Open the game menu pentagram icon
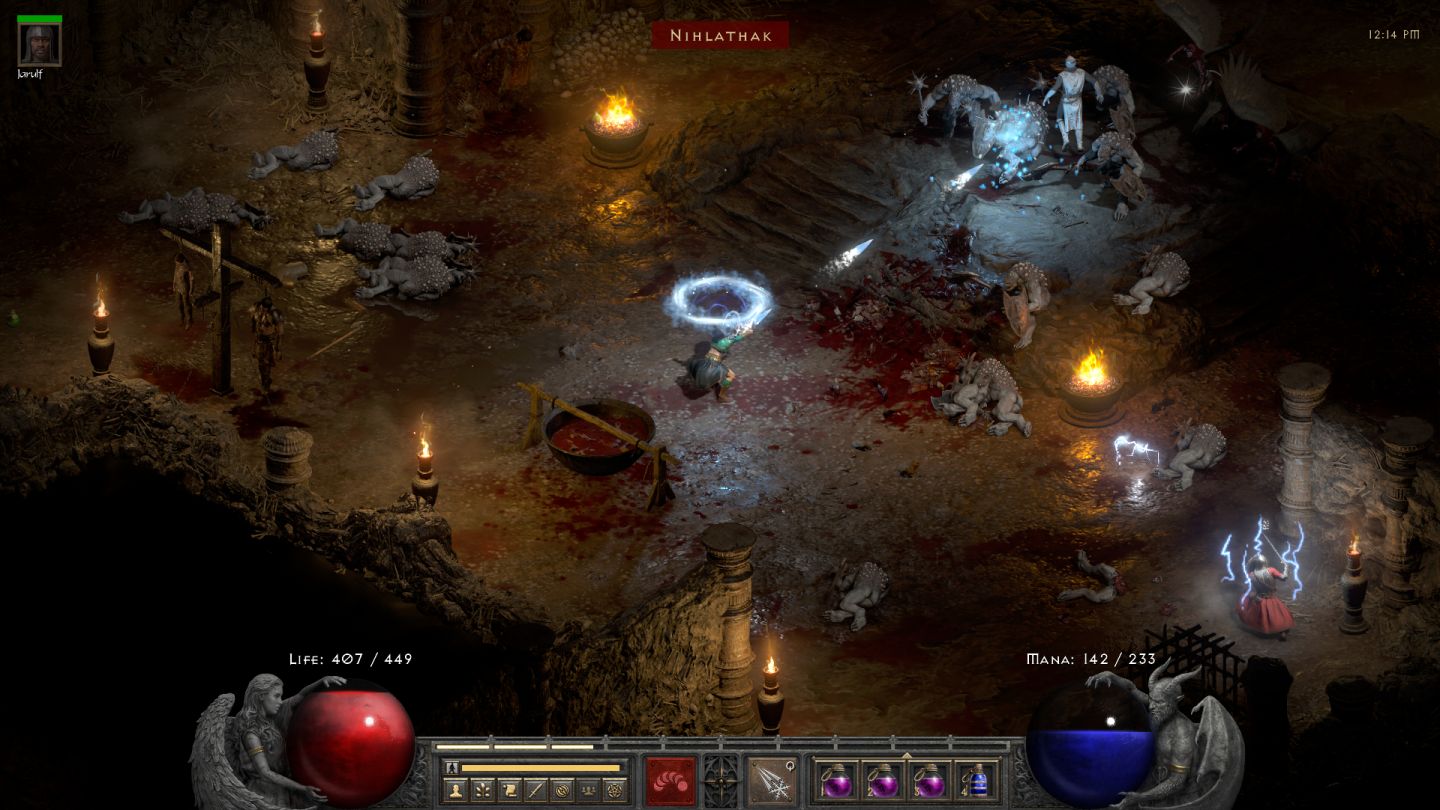 tap(614, 790)
